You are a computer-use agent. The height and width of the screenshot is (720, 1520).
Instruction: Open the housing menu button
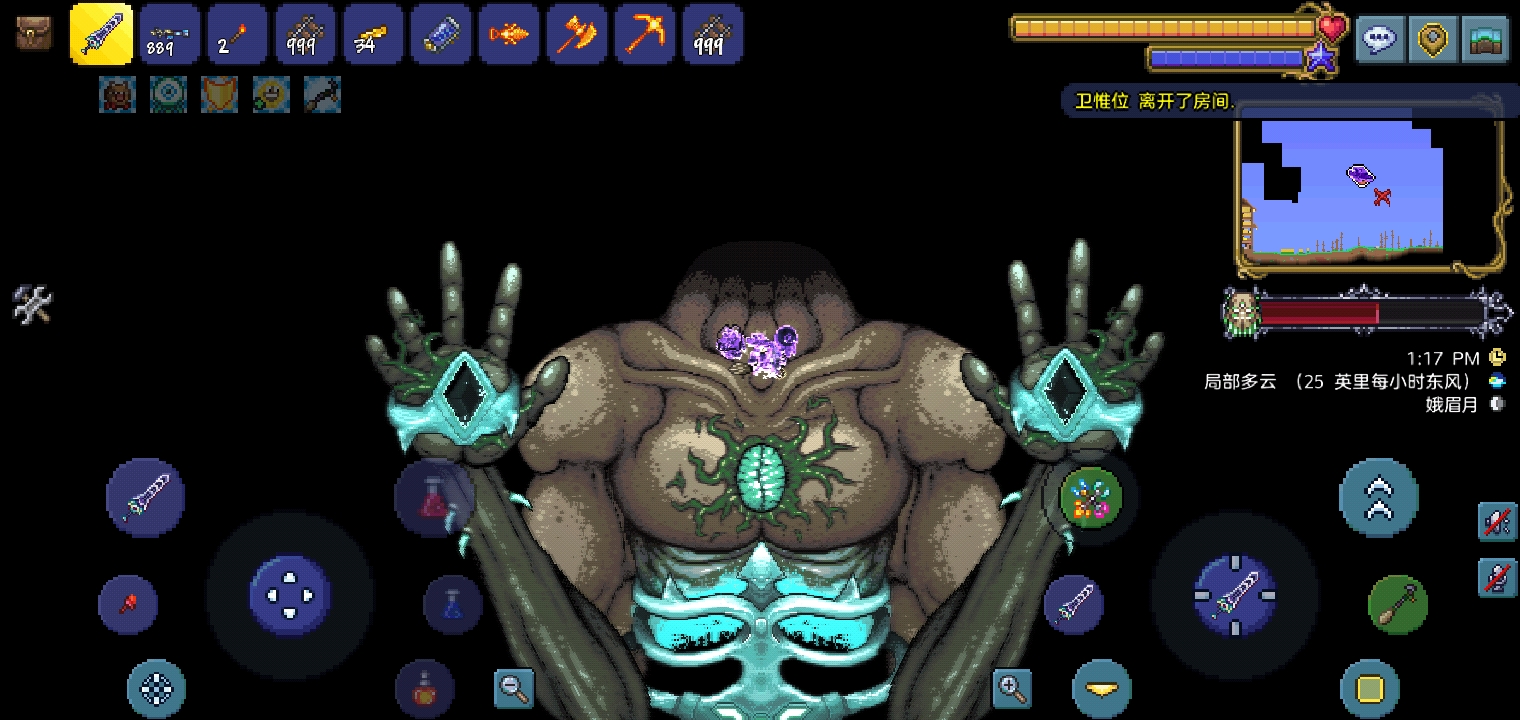[1486, 40]
